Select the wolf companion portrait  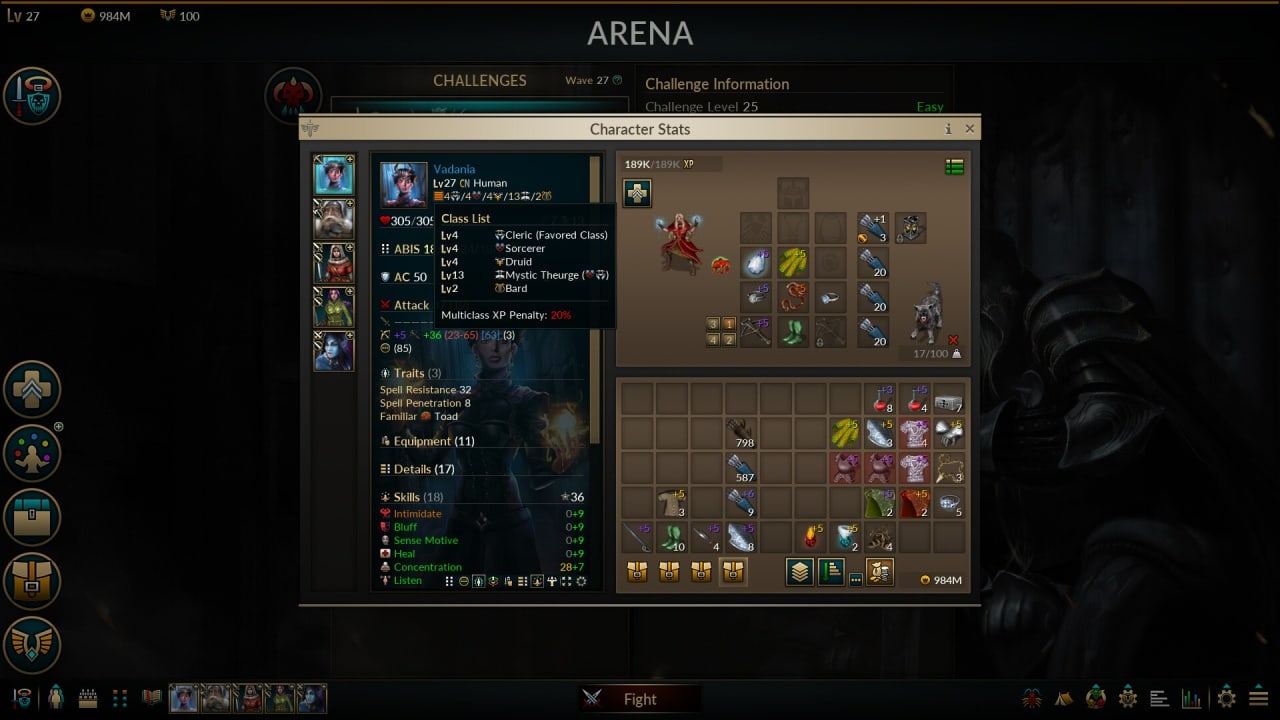(928, 312)
